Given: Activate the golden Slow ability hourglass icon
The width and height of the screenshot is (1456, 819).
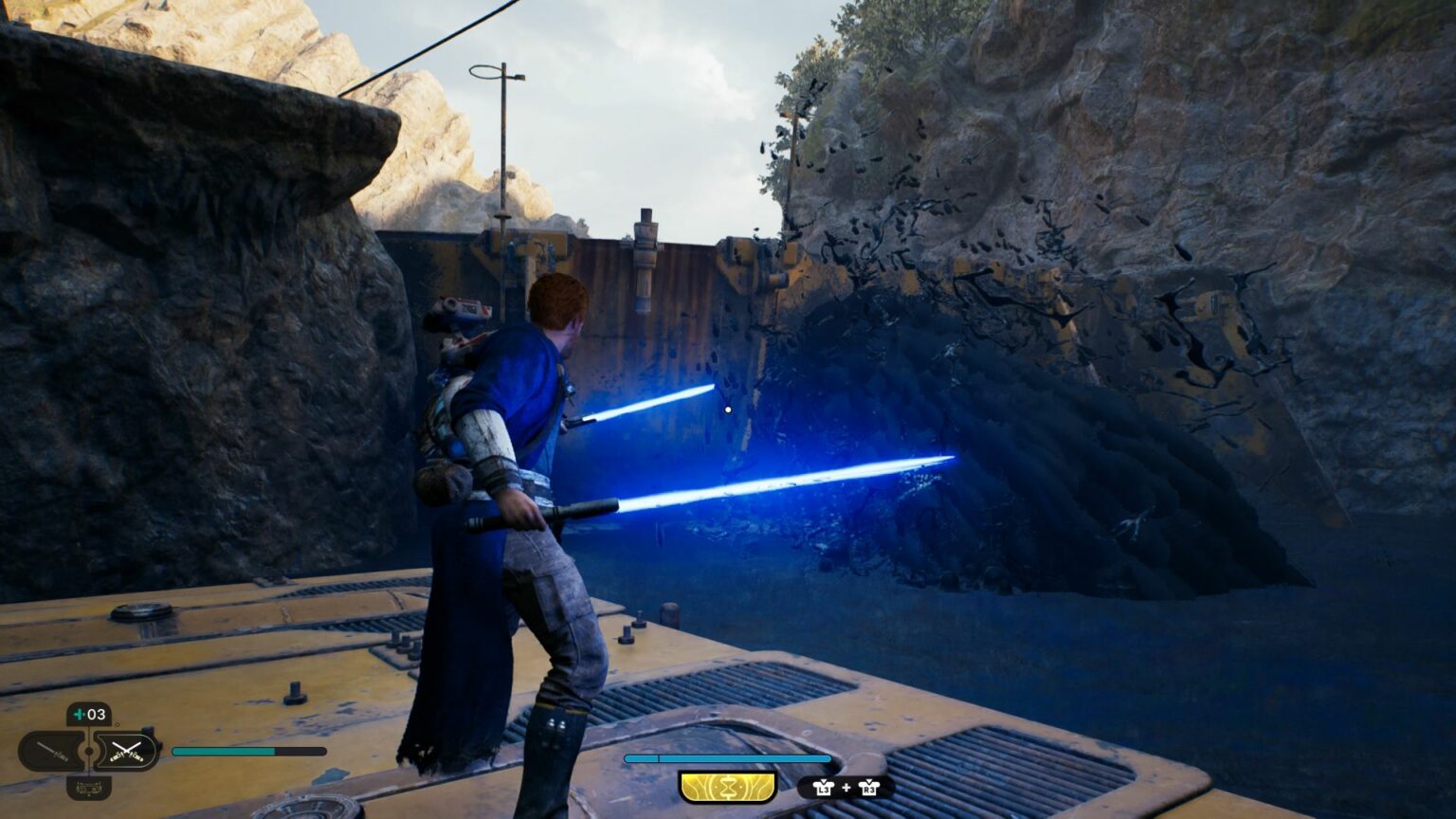Looking at the screenshot, I should (727, 787).
